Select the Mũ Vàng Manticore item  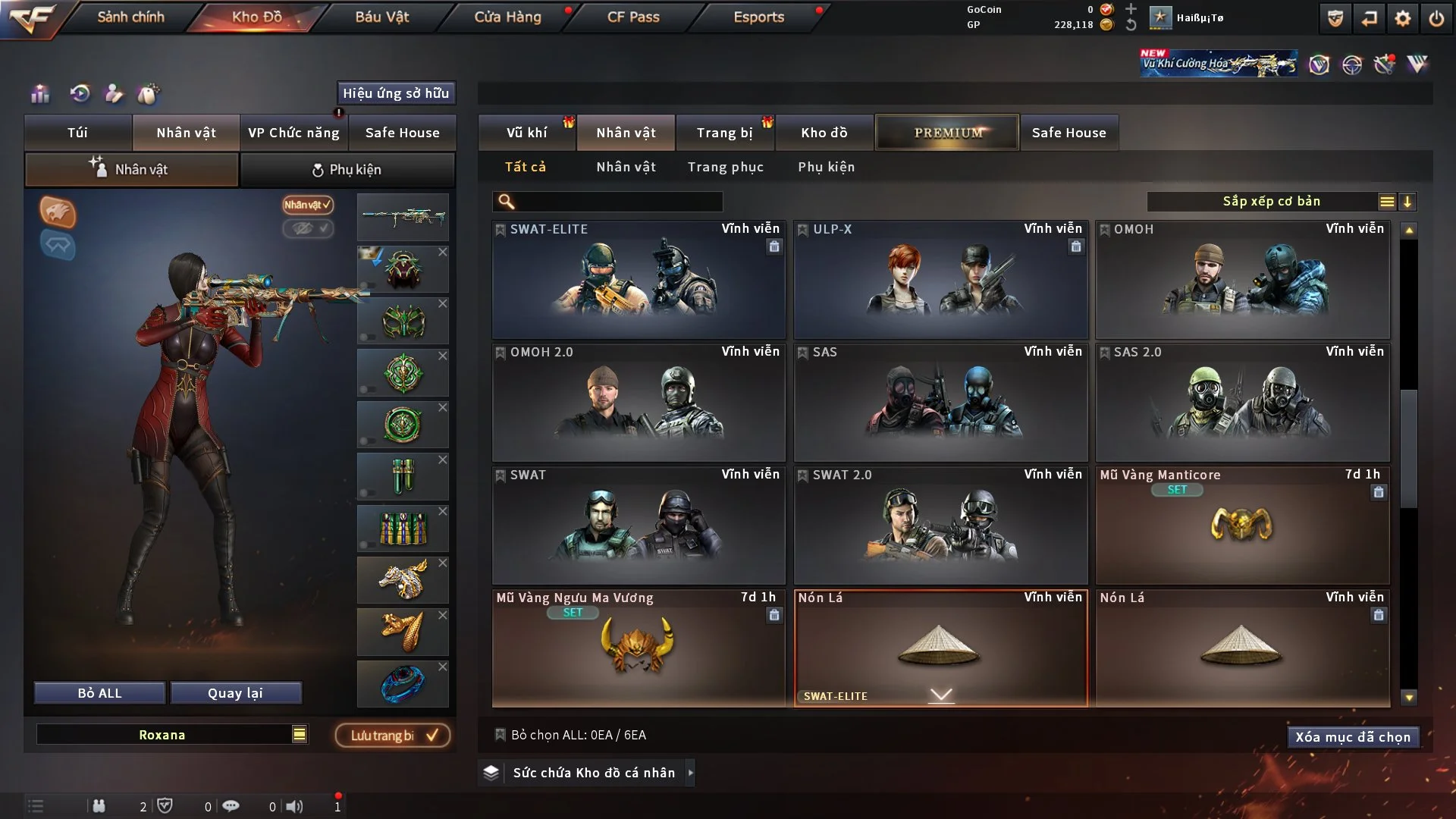click(1242, 526)
